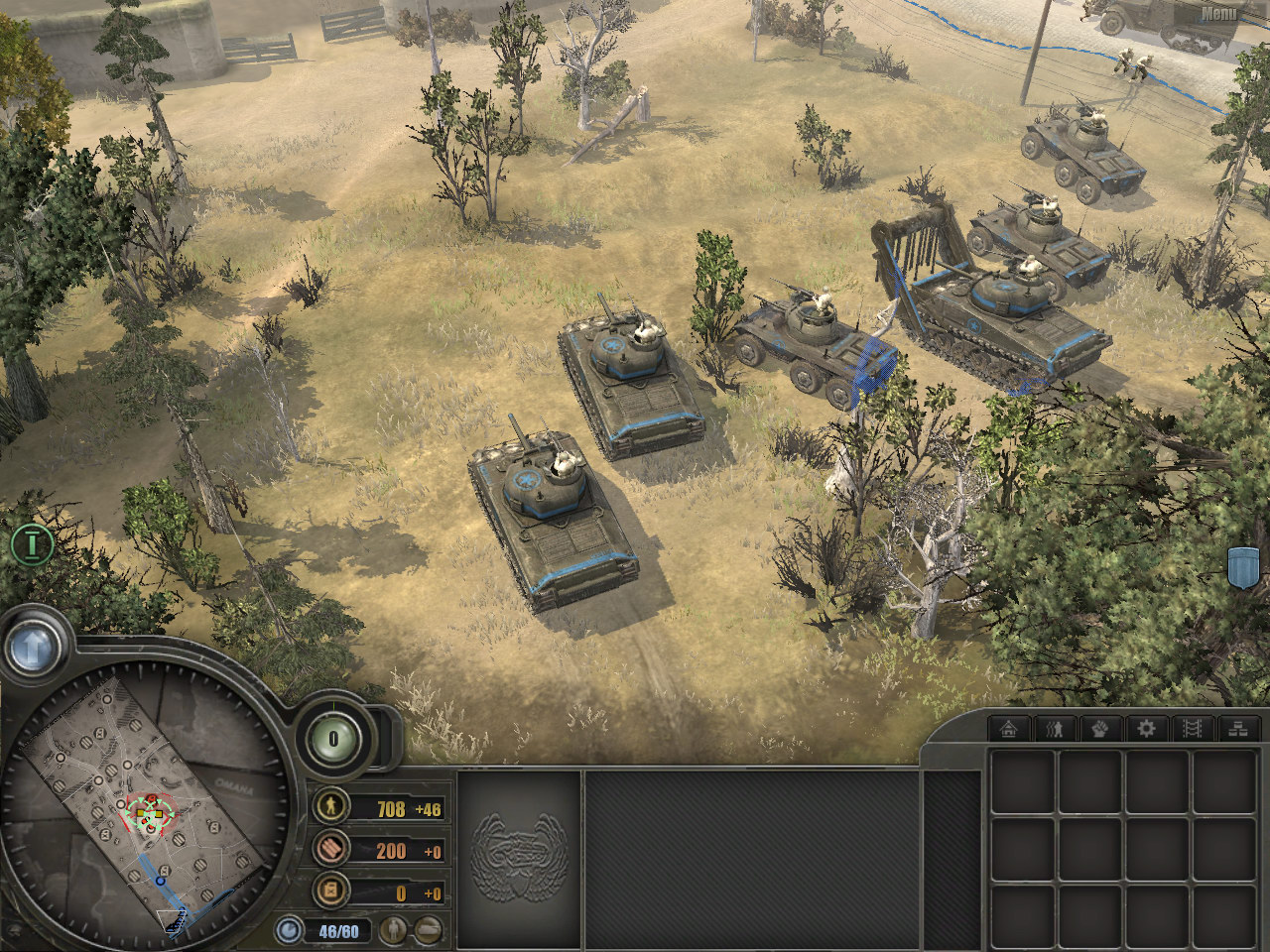Open the command points dial showing 0
1270x952 pixels.
(x=333, y=739)
